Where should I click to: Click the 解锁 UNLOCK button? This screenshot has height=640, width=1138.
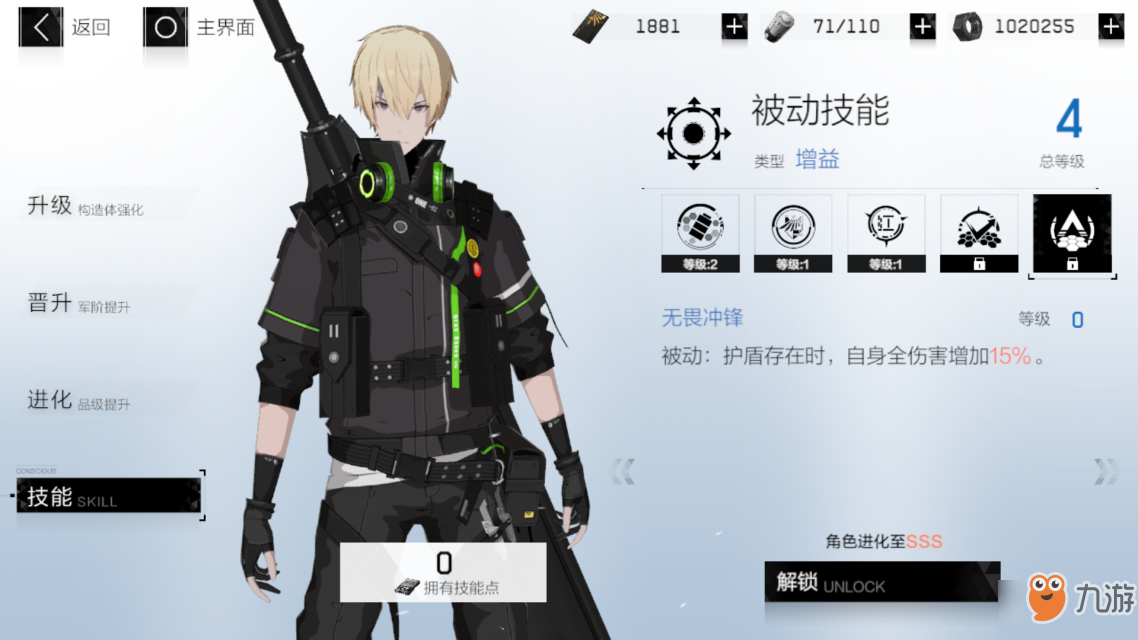881,582
